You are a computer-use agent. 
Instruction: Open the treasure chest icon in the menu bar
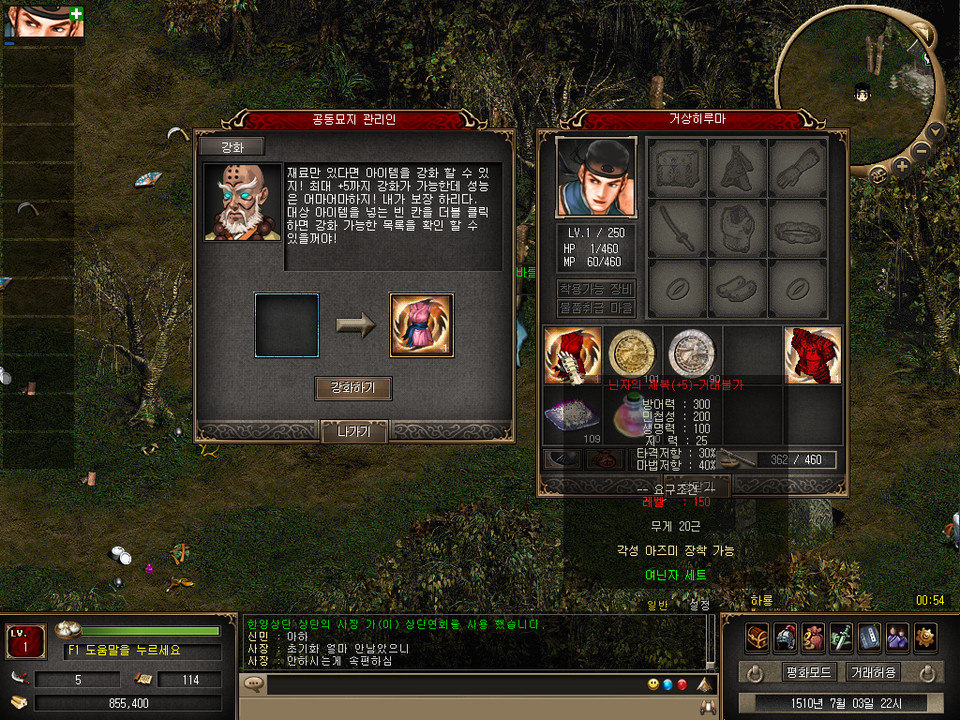758,637
